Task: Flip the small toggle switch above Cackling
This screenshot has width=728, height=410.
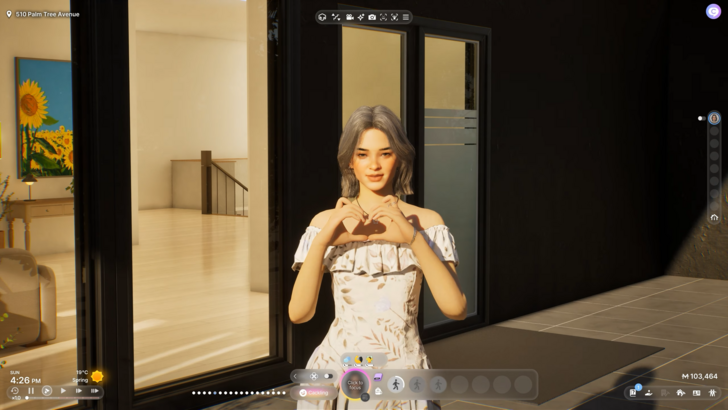Action: tap(326, 376)
